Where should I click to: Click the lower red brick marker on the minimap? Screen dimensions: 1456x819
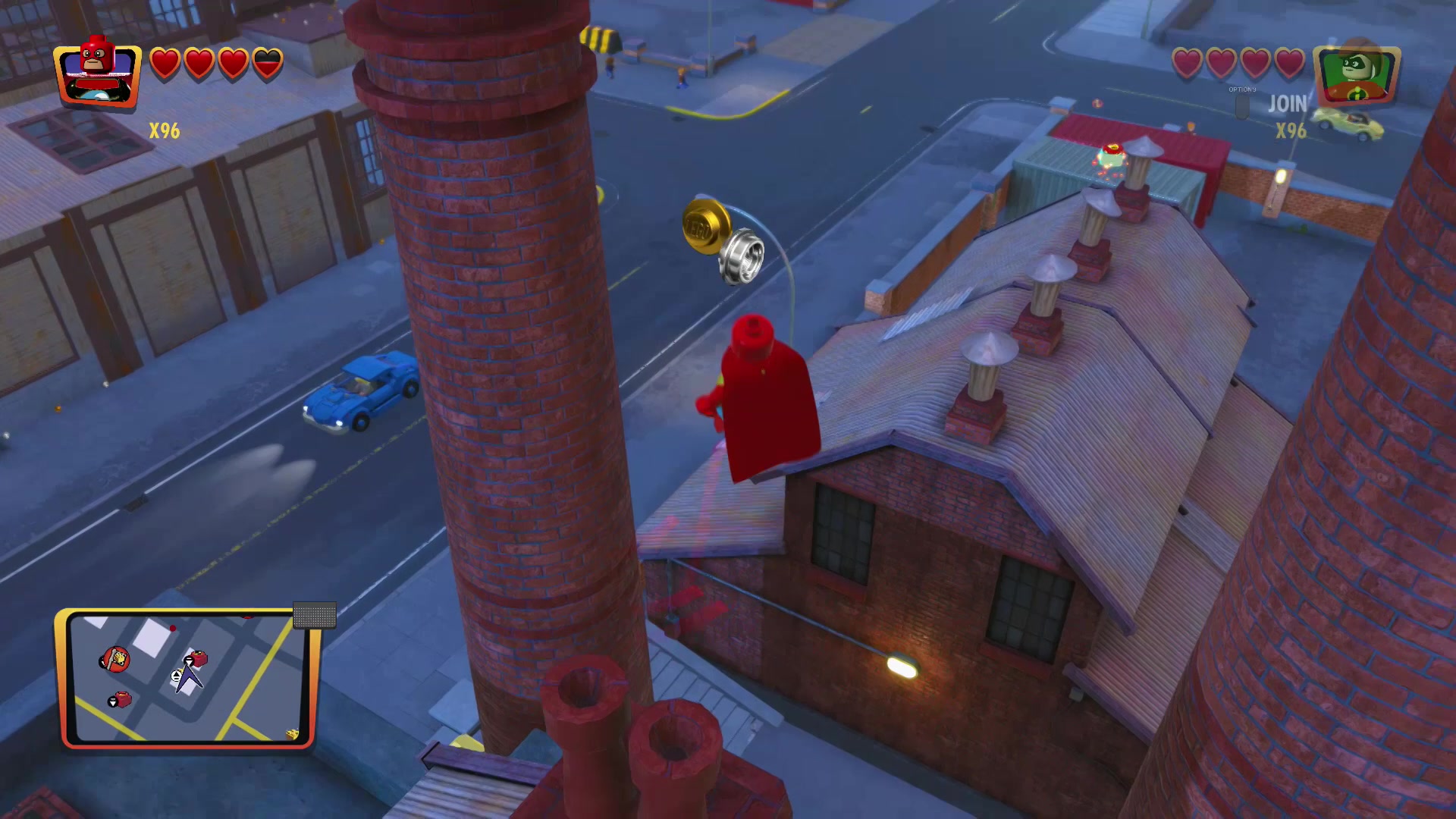tap(124, 698)
